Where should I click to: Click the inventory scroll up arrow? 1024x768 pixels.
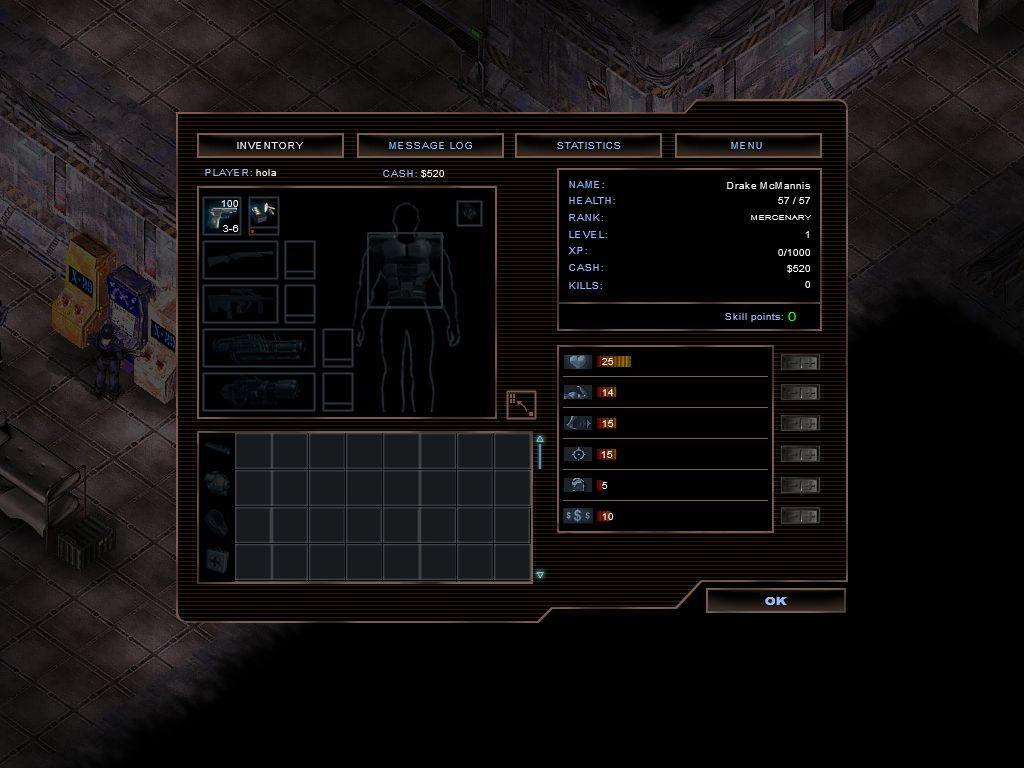pyautogui.click(x=540, y=439)
